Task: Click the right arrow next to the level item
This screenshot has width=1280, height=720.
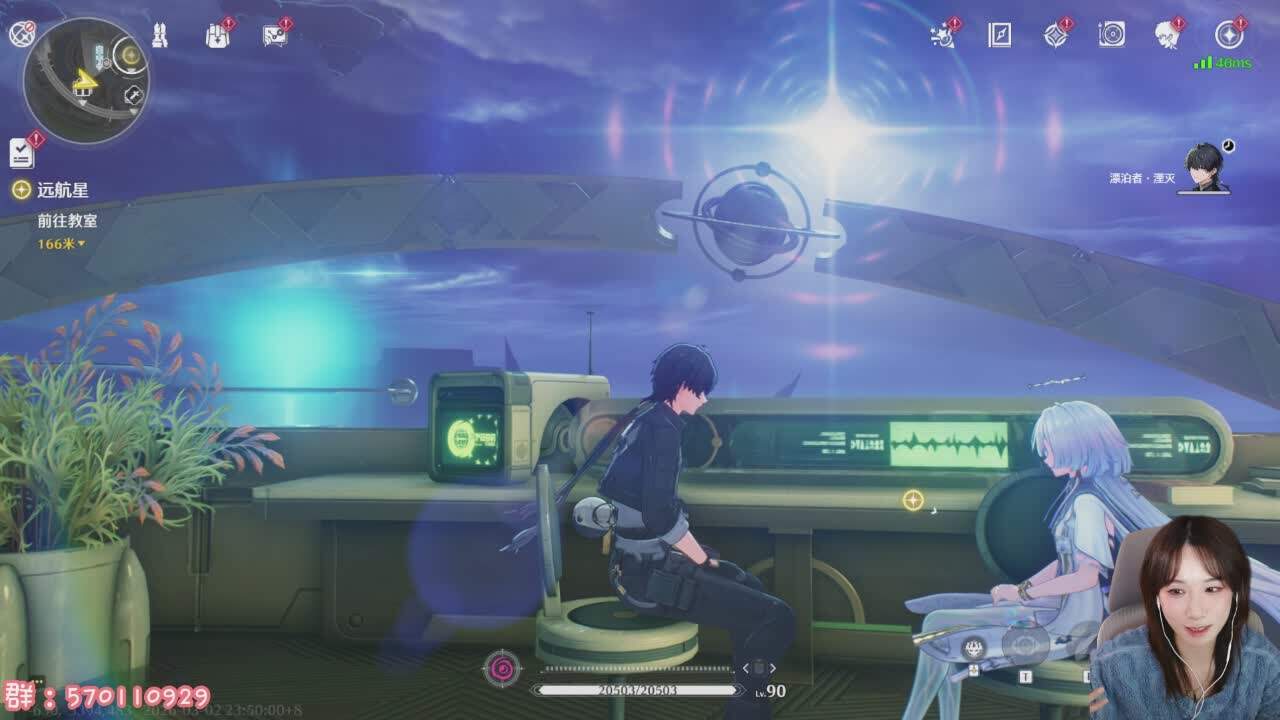Action: pyautogui.click(x=773, y=668)
